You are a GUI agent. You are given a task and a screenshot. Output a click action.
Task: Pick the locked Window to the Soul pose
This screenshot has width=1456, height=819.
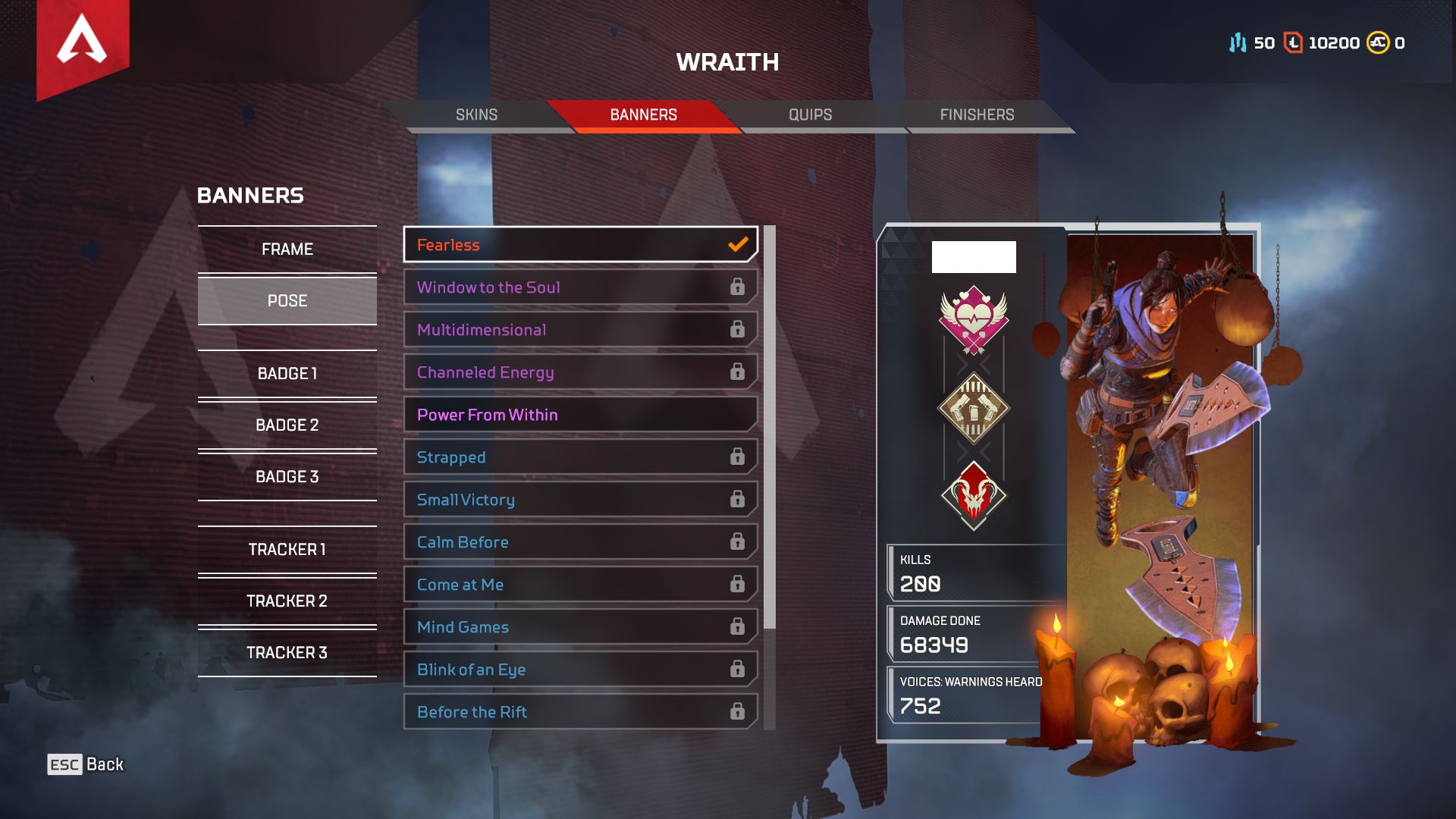pos(580,287)
